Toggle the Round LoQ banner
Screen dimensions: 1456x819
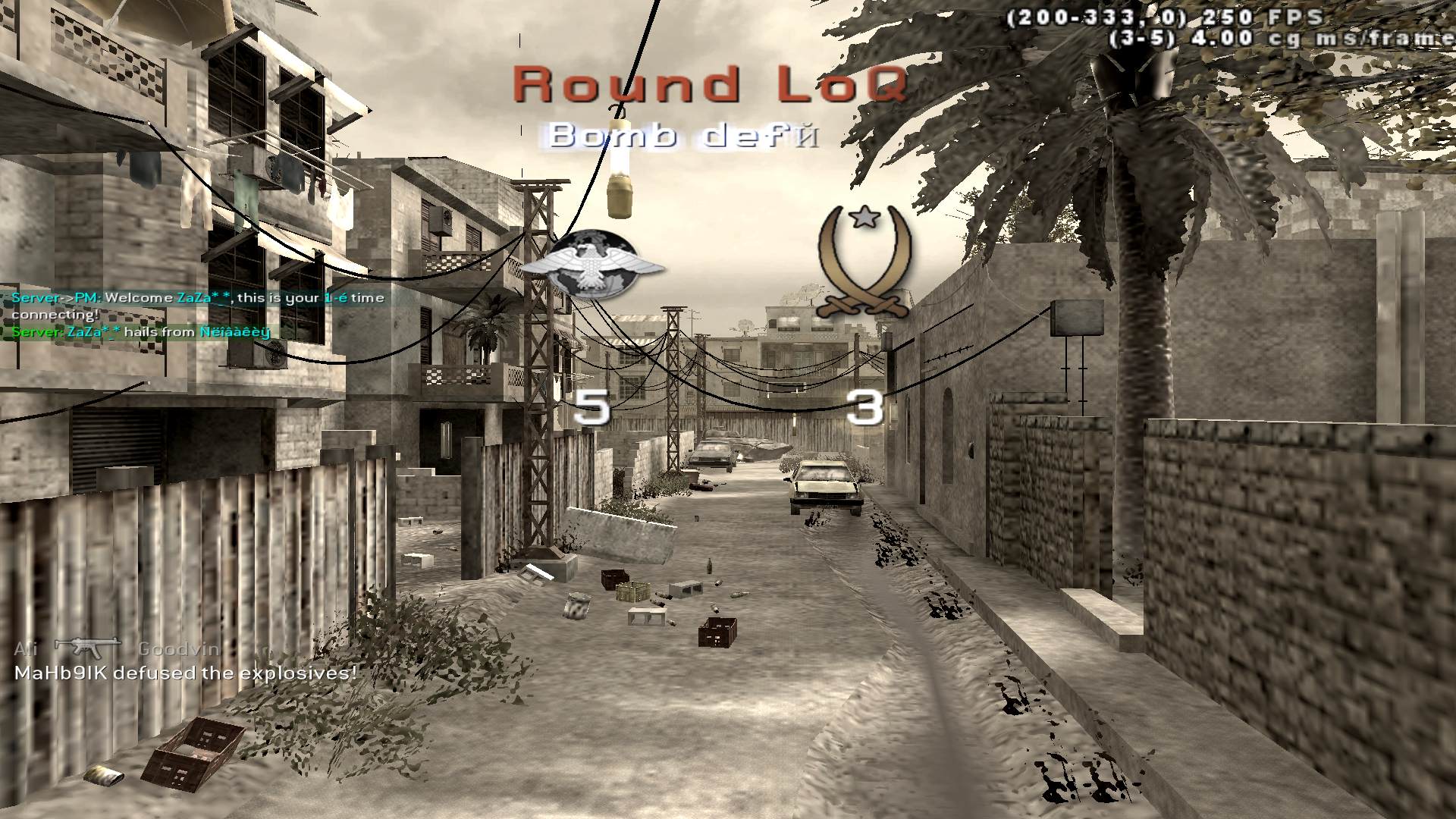pyautogui.click(x=709, y=83)
